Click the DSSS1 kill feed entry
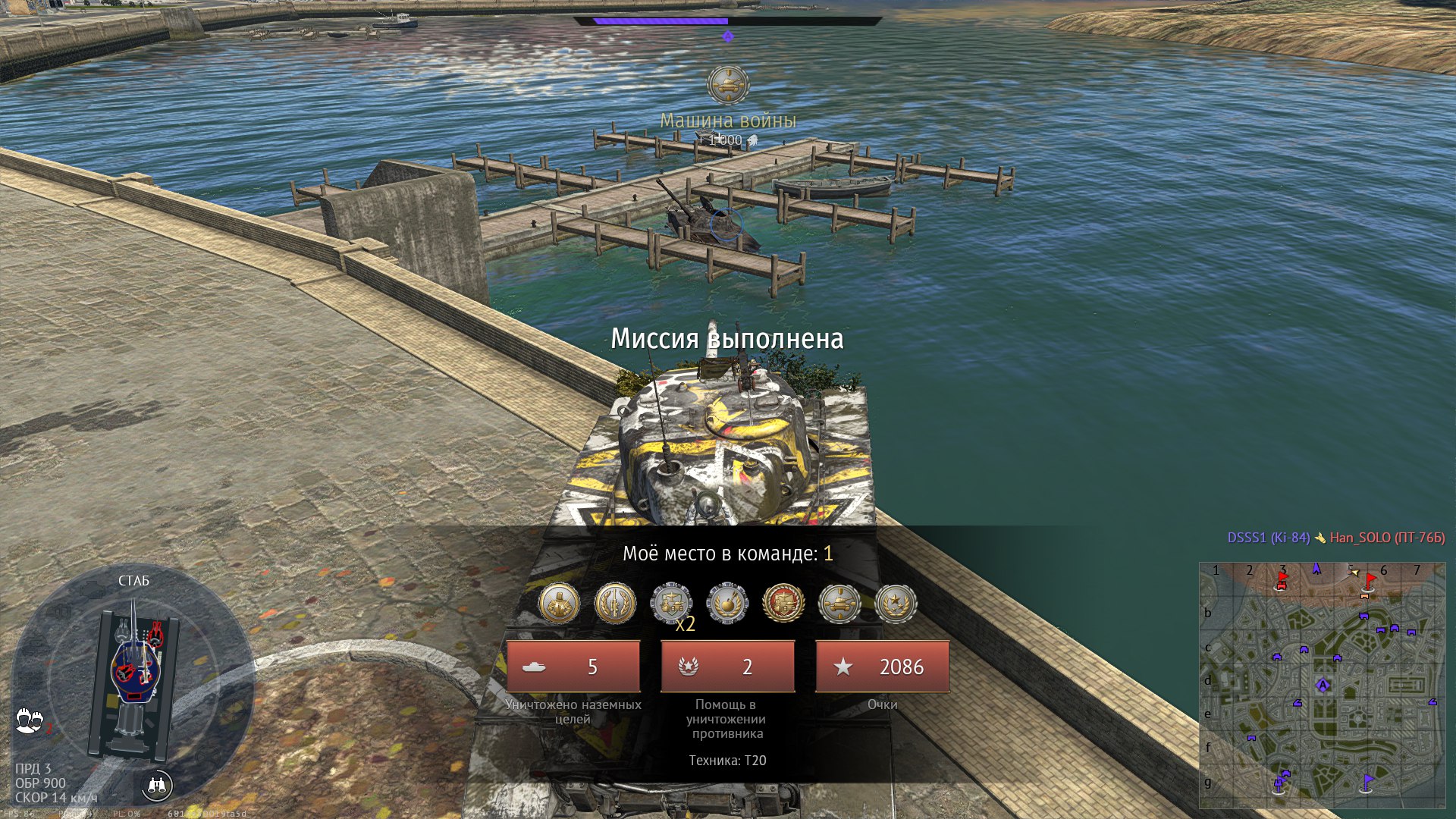Image resolution: width=1456 pixels, height=819 pixels. pyautogui.click(x=1268, y=538)
